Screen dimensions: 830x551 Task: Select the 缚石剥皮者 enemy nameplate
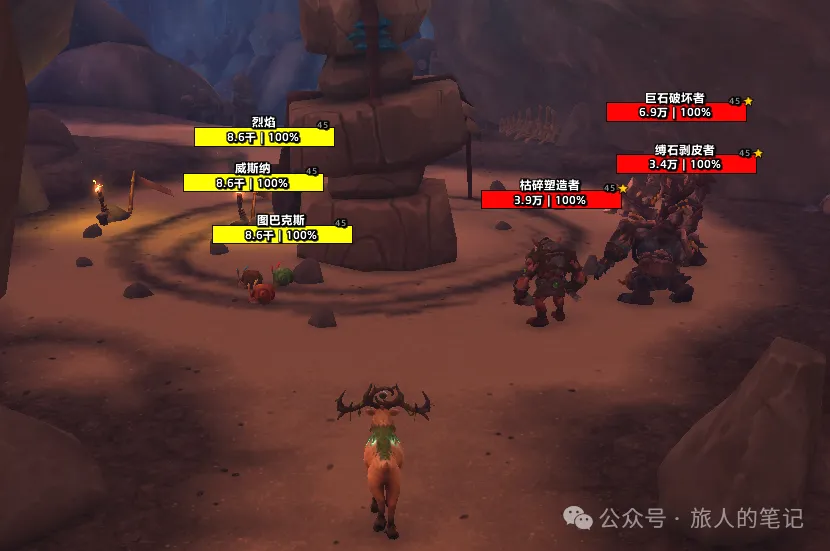coord(685,164)
